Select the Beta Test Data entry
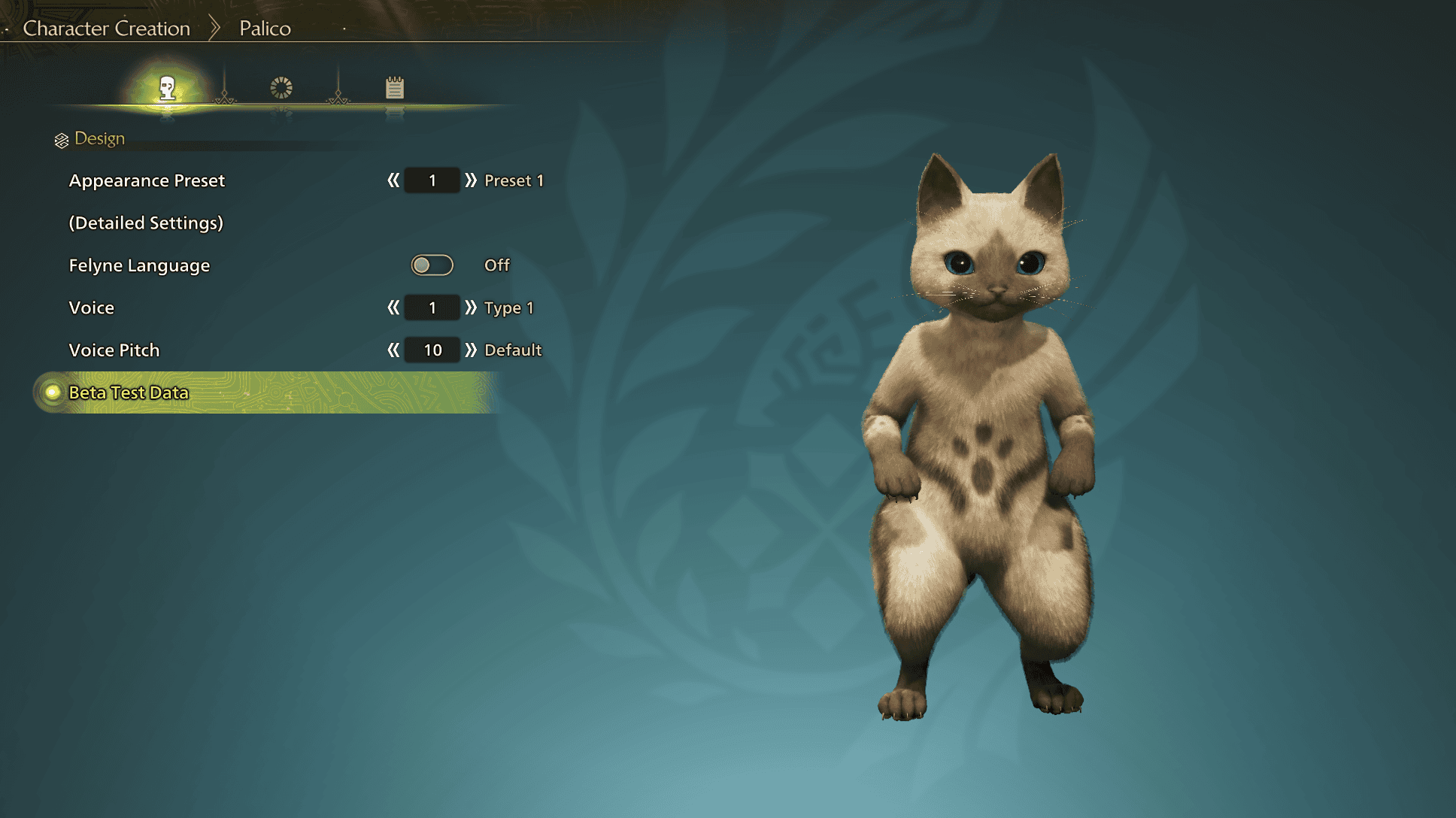Screen dimensions: 1456x818 click(x=129, y=392)
